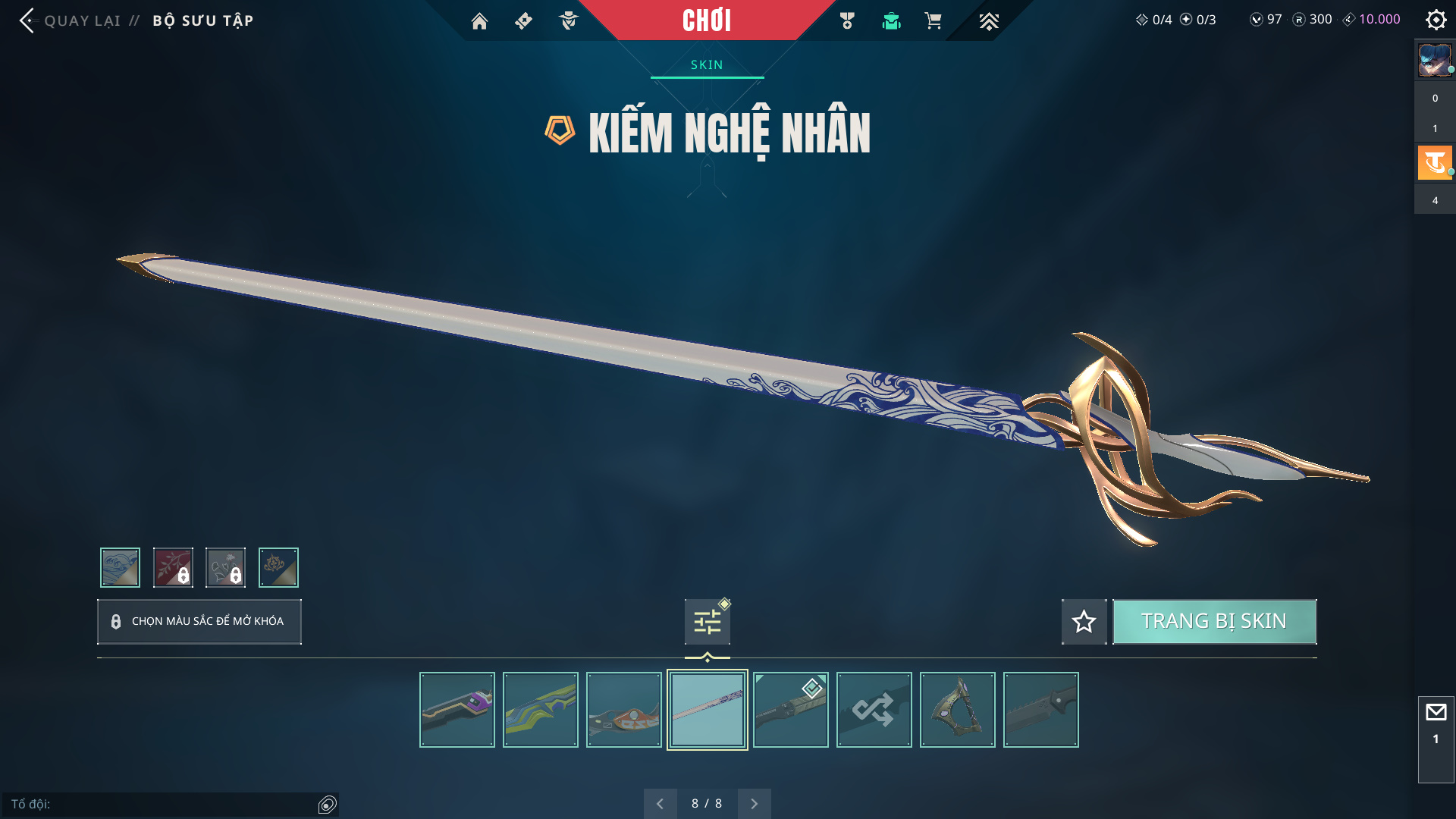Open the shopping cart store
The image size is (1456, 819).
(934, 21)
